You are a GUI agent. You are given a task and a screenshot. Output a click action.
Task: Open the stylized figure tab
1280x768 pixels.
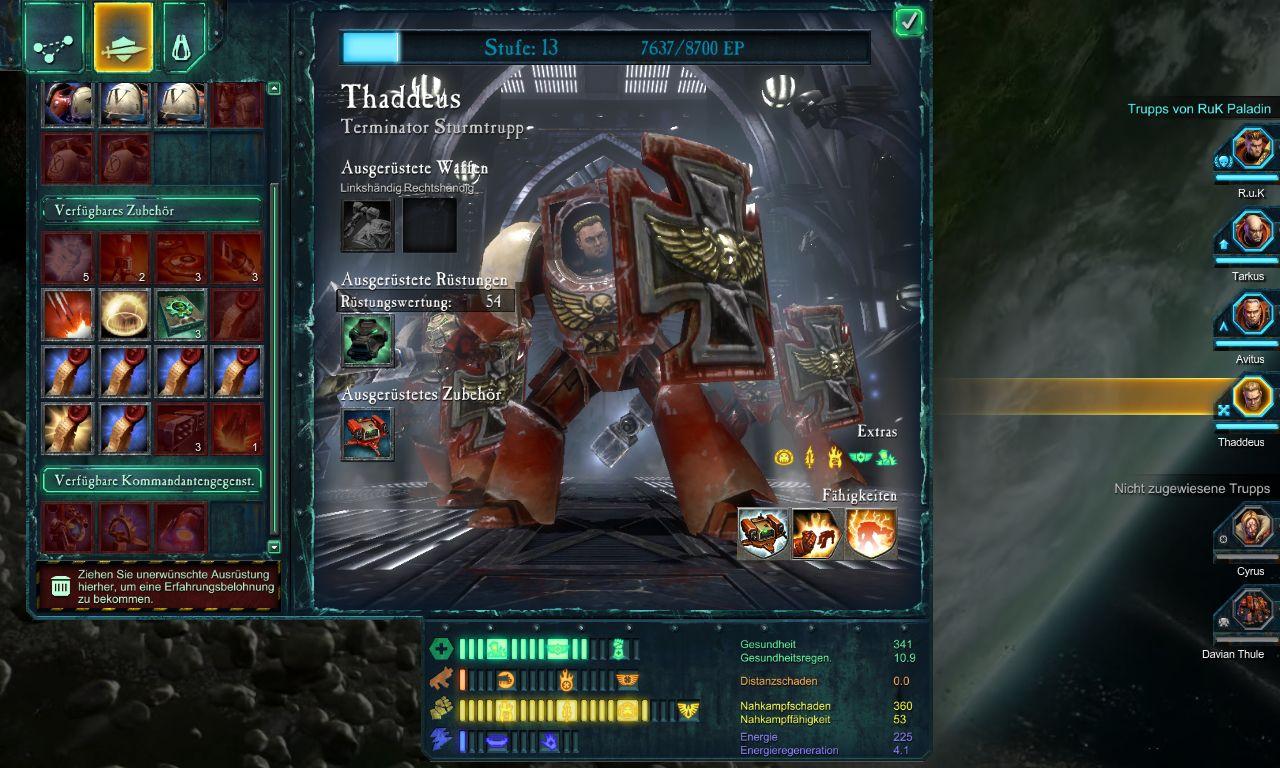(183, 39)
